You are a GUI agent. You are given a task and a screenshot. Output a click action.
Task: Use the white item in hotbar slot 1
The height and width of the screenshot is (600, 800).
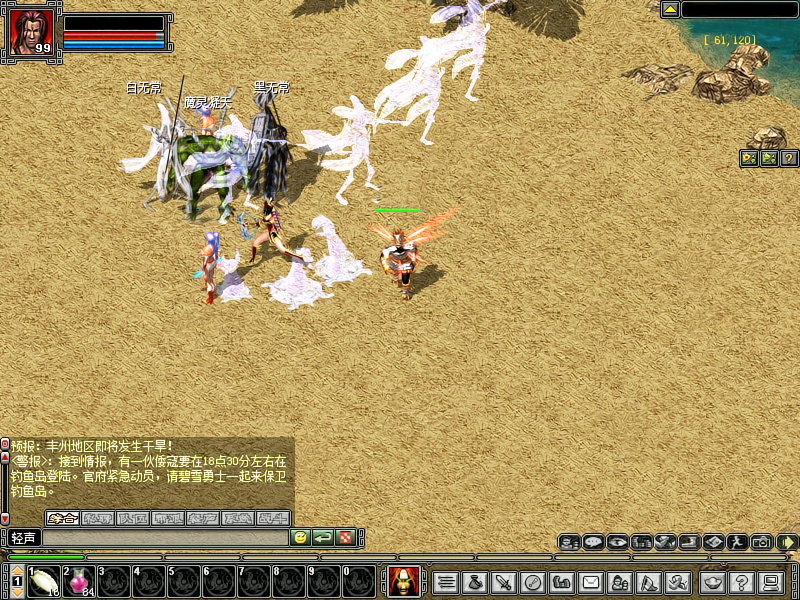[x=44, y=580]
